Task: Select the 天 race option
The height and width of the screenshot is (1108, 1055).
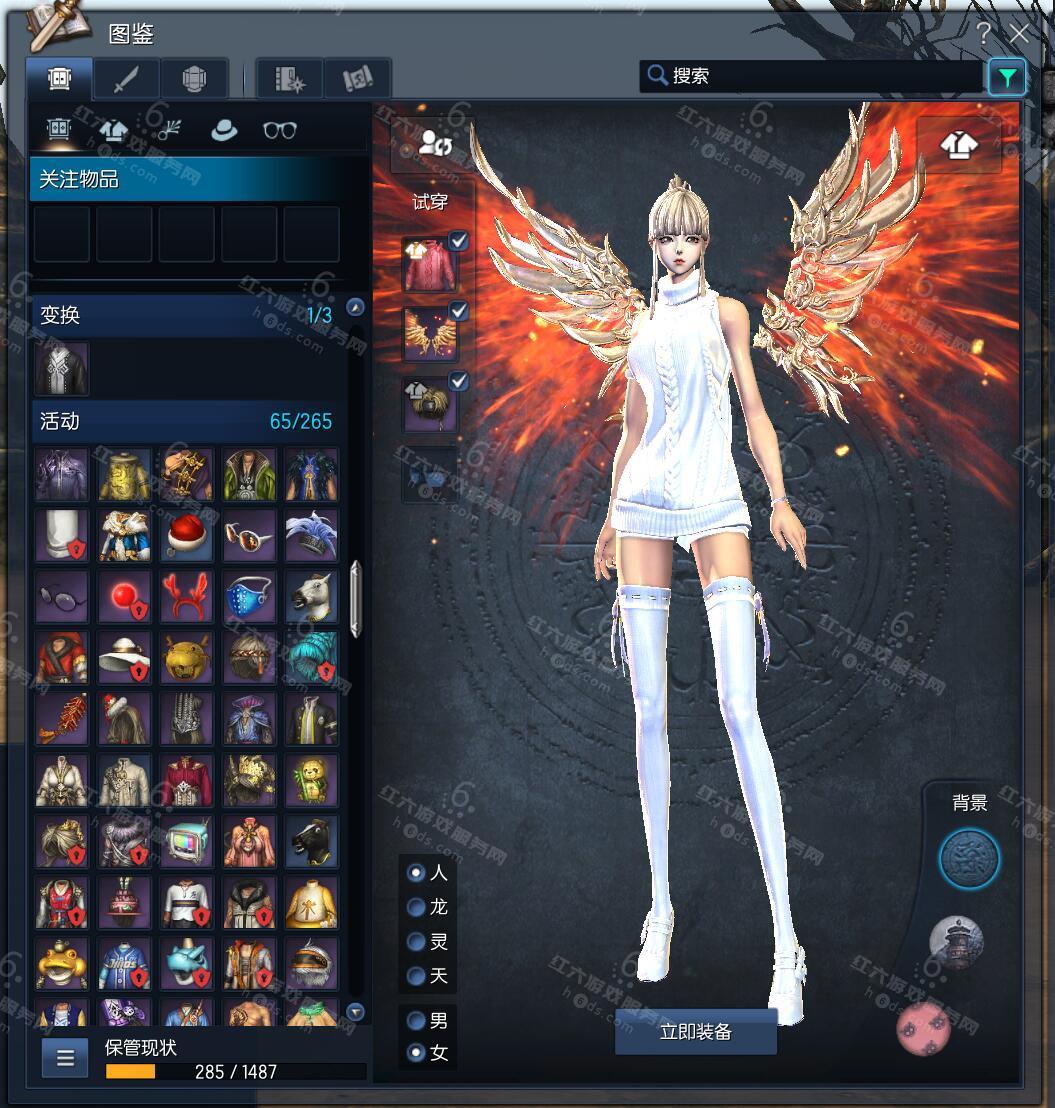Action: pyautogui.click(x=416, y=976)
